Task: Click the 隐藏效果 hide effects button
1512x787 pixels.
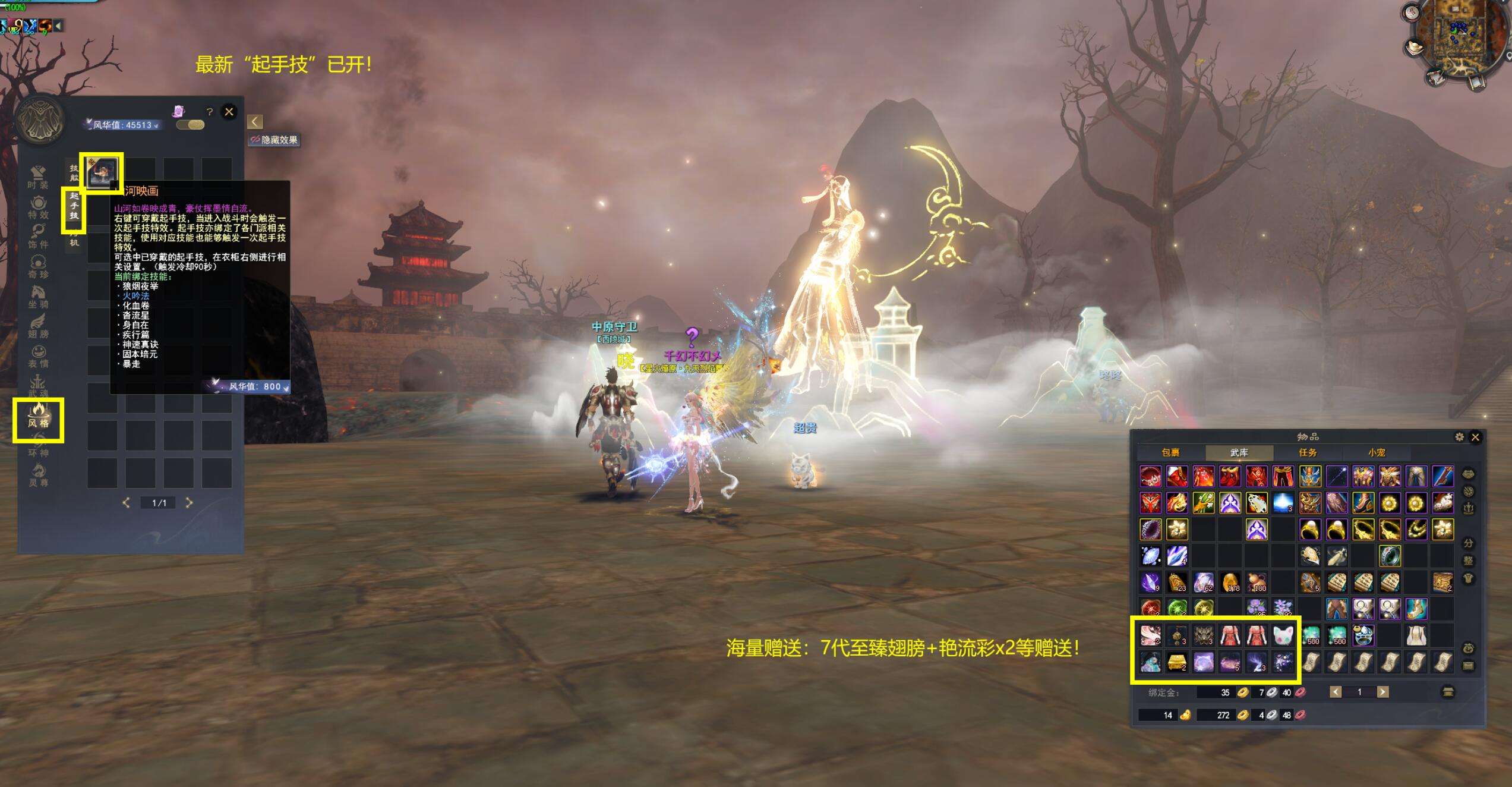Action: [274, 140]
